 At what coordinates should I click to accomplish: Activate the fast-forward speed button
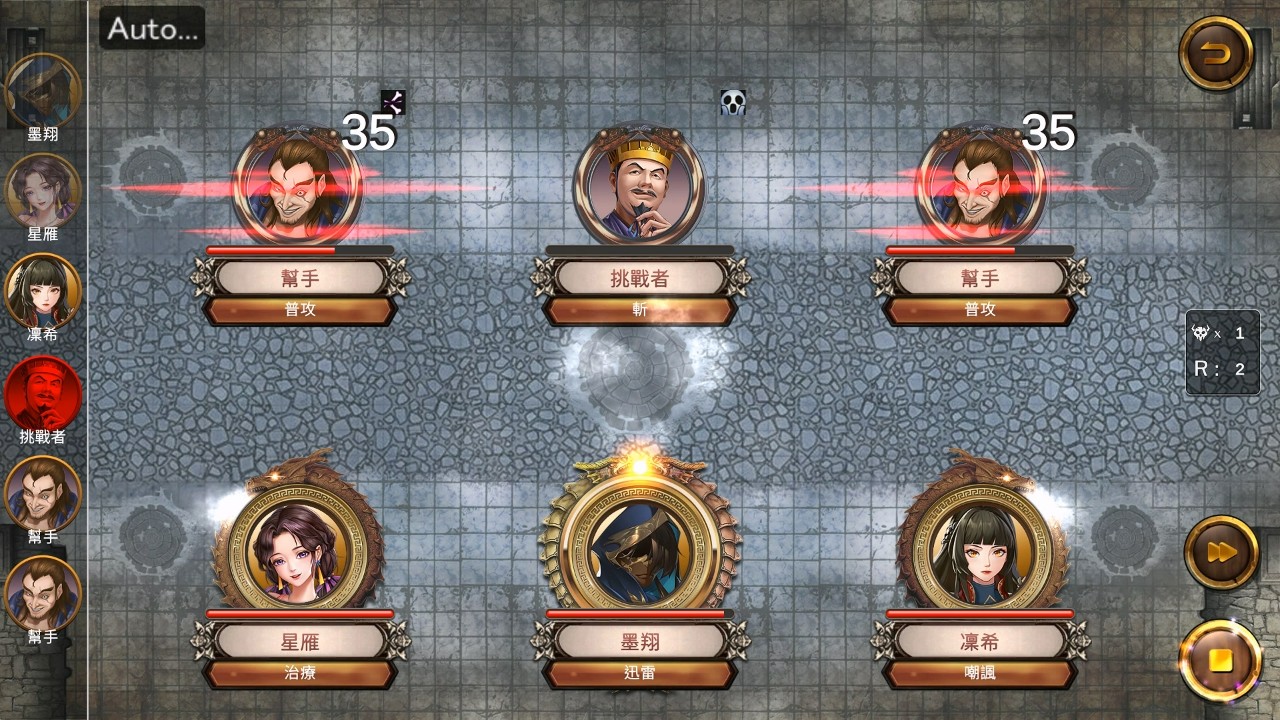point(1220,551)
